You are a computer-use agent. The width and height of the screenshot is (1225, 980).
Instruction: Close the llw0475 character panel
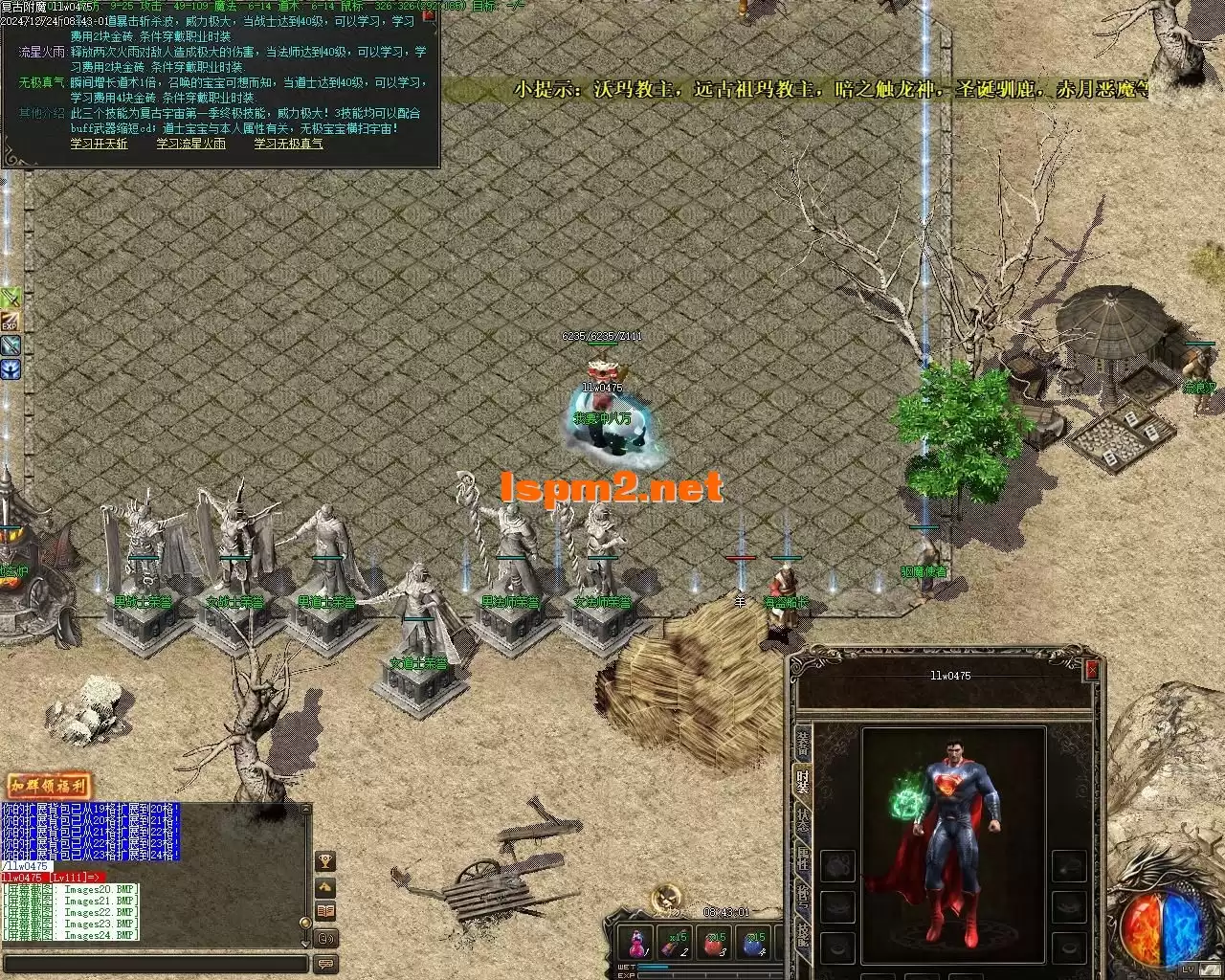click(x=1091, y=672)
